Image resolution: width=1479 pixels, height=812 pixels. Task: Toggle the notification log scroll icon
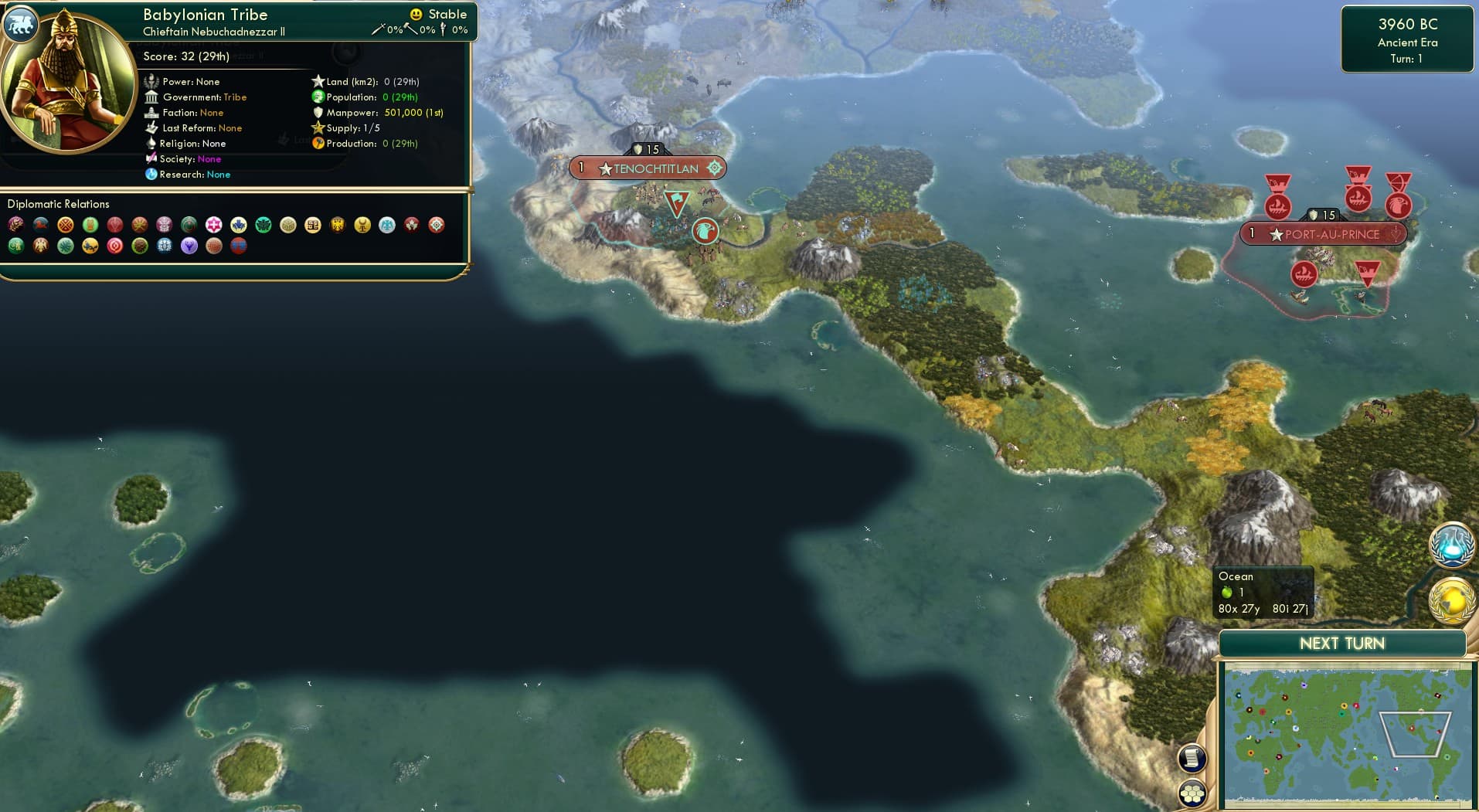click(1192, 758)
